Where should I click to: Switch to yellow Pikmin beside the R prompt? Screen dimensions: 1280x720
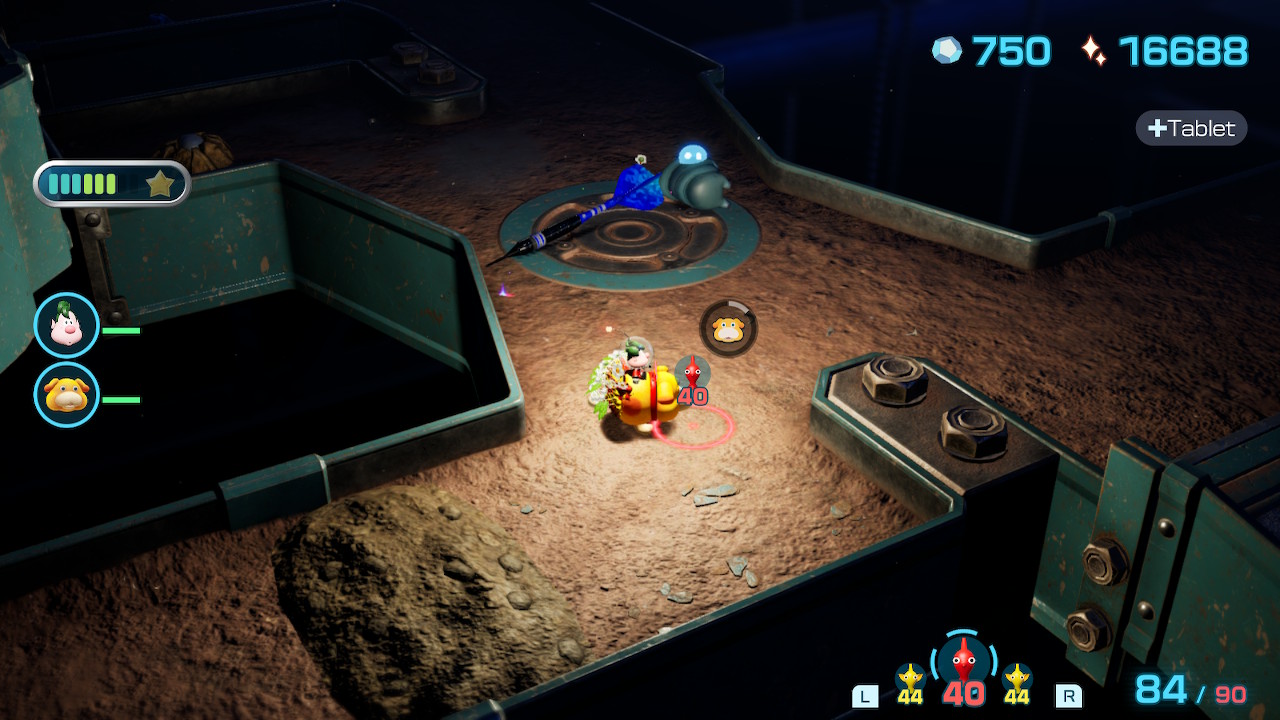[1017, 682]
